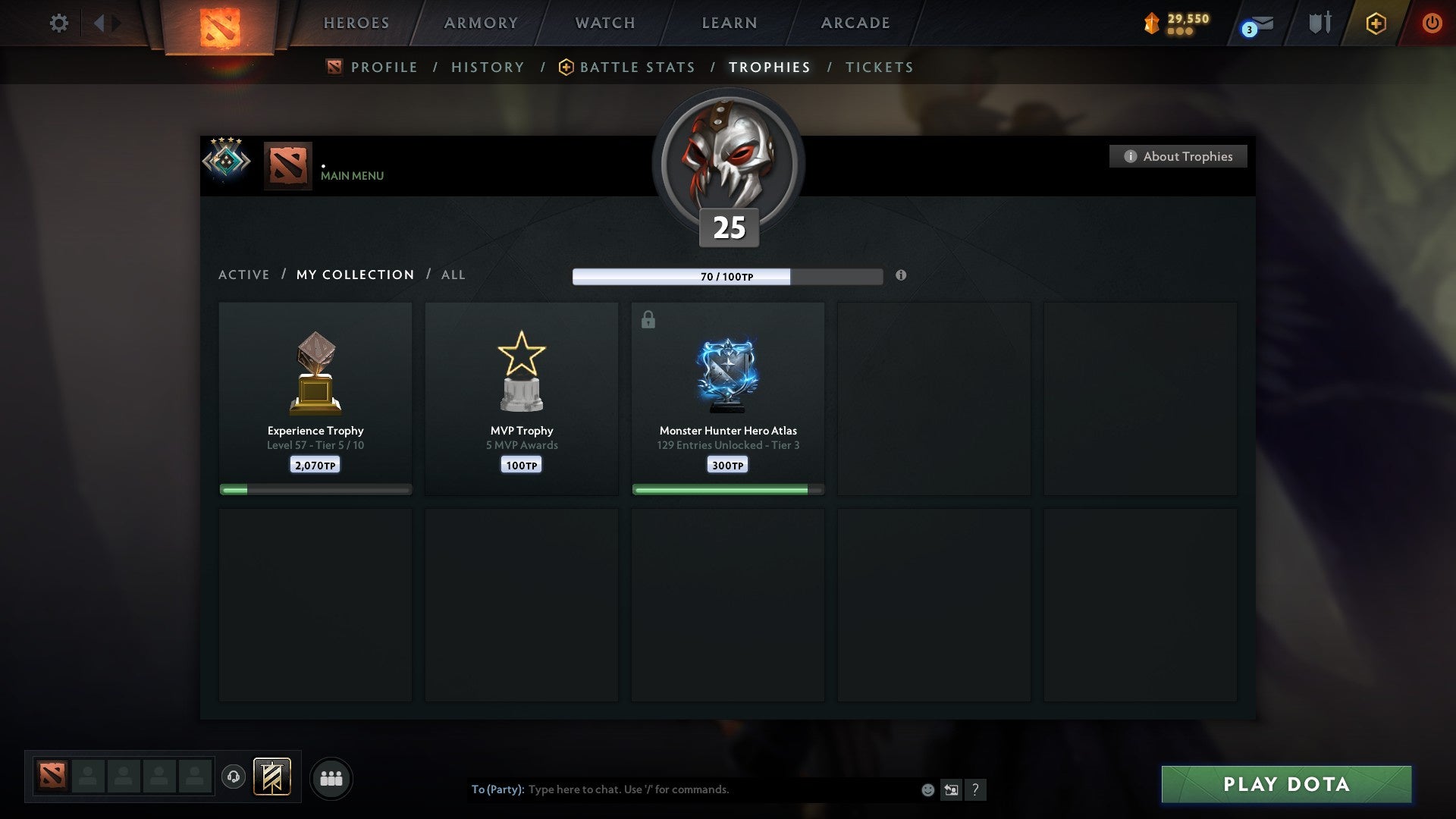Click the 70/100TP progress bar
This screenshot has width=1456, height=819.
click(x=728, y=277)
